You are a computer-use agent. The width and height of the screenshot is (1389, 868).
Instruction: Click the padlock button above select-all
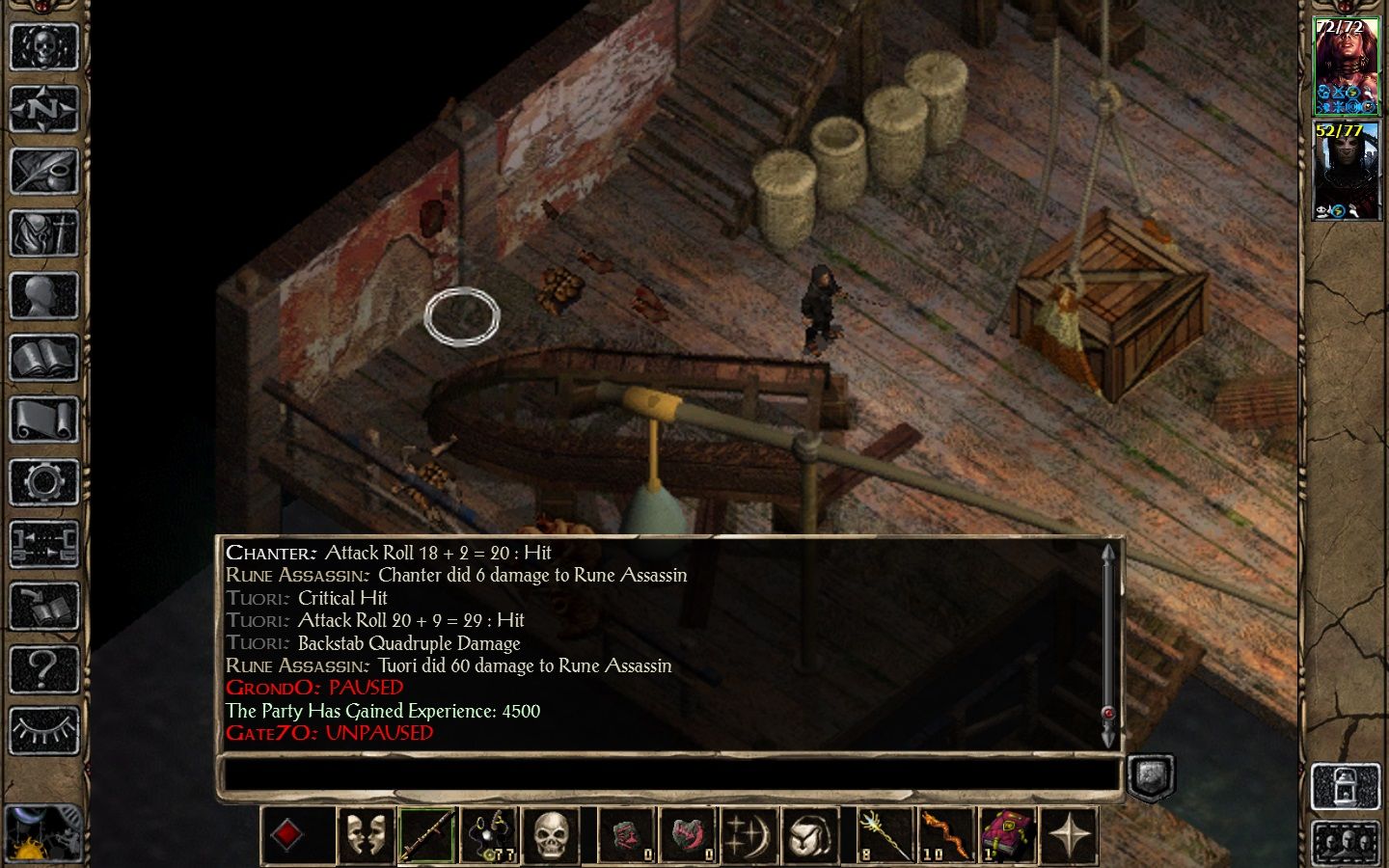click(1347, 786)
